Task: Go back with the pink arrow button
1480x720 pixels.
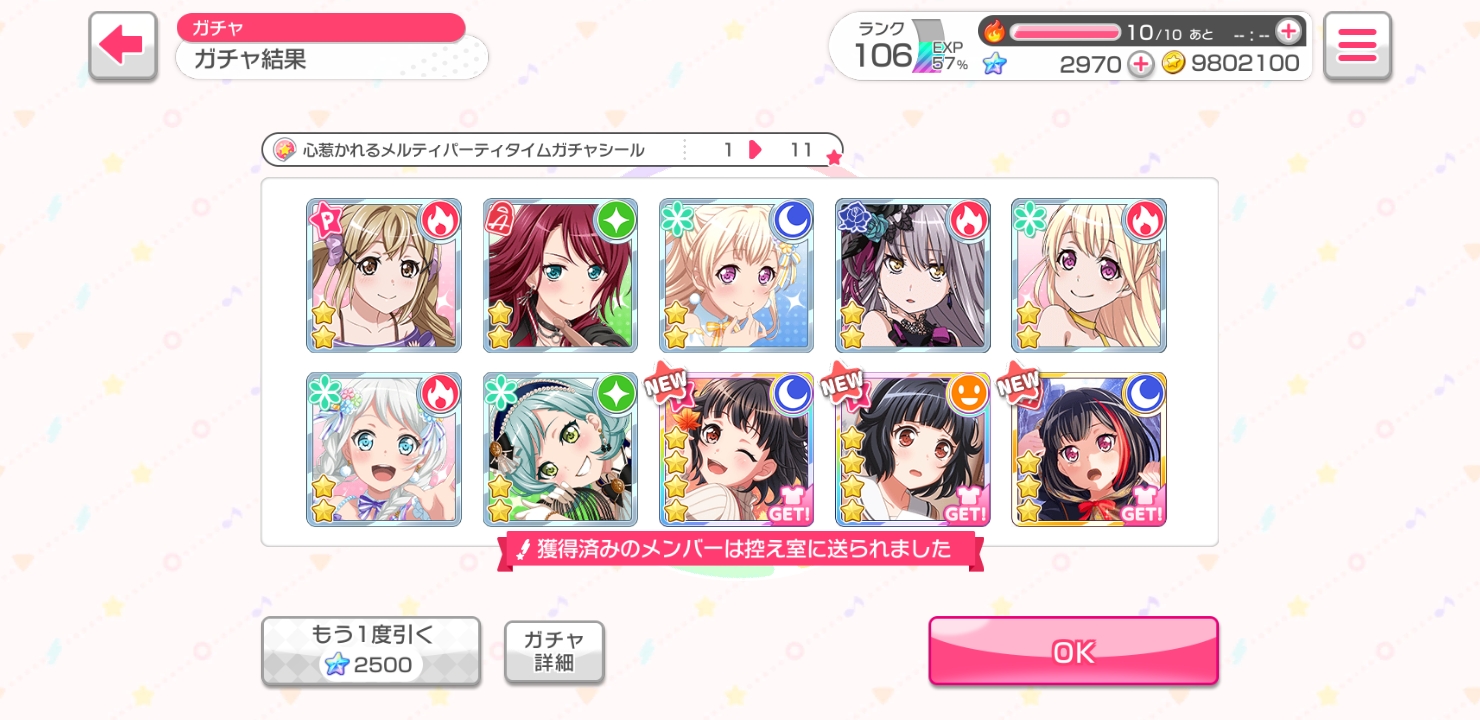Action: (123, 45)
